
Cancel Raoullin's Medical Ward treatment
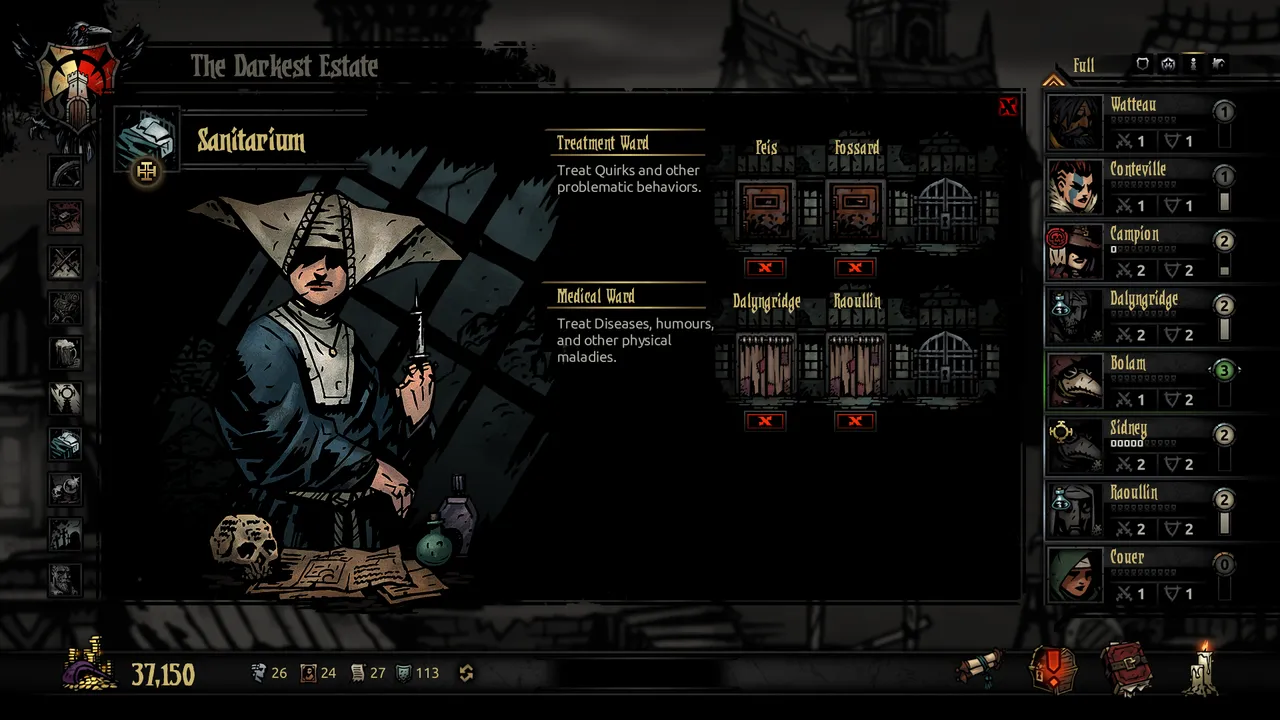pos(855,421)
